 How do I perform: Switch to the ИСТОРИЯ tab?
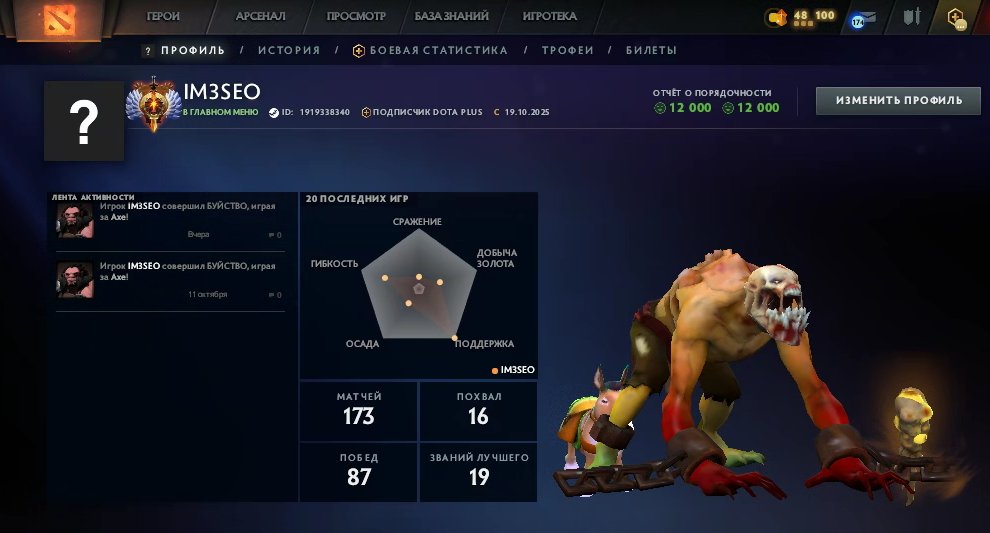tap(289, 50)
